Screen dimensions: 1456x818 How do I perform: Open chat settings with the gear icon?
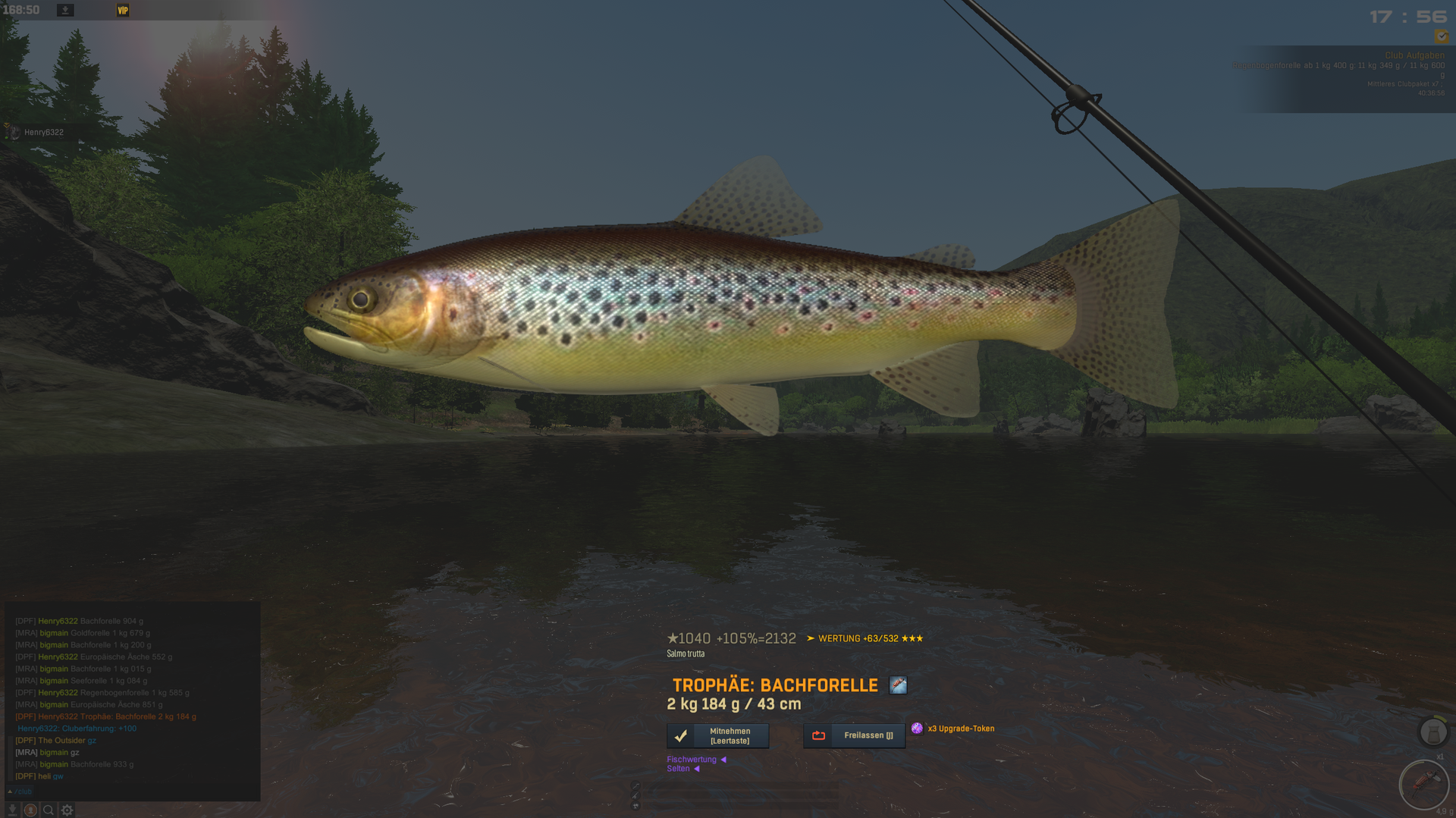point(67,810)
